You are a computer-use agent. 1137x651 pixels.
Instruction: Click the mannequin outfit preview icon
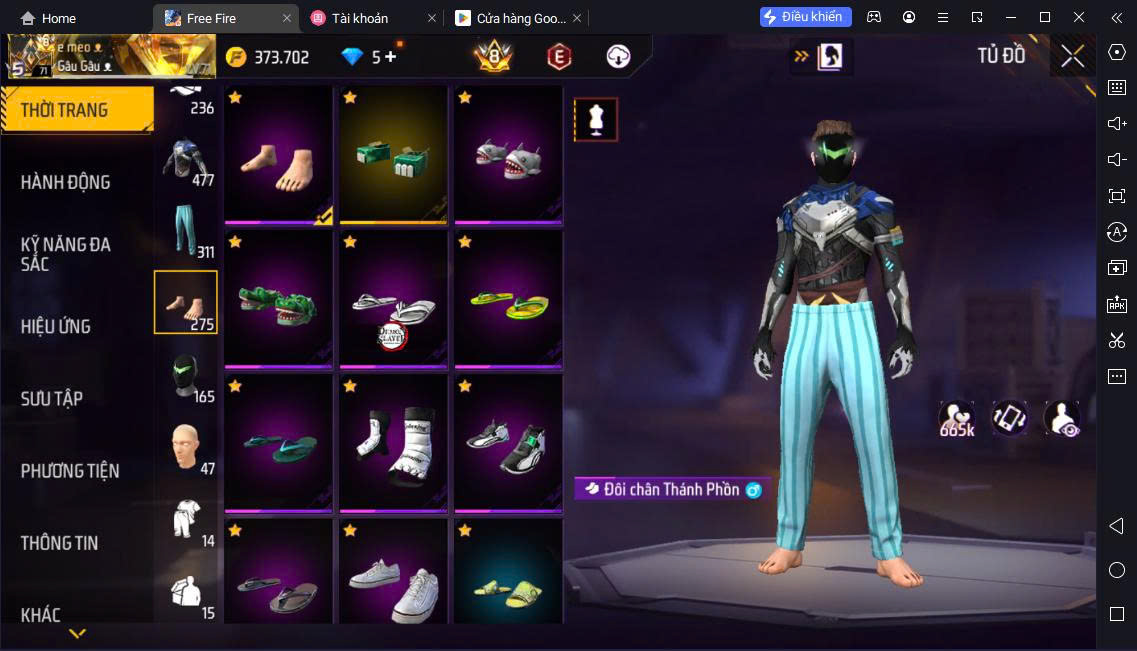(596, 120)
